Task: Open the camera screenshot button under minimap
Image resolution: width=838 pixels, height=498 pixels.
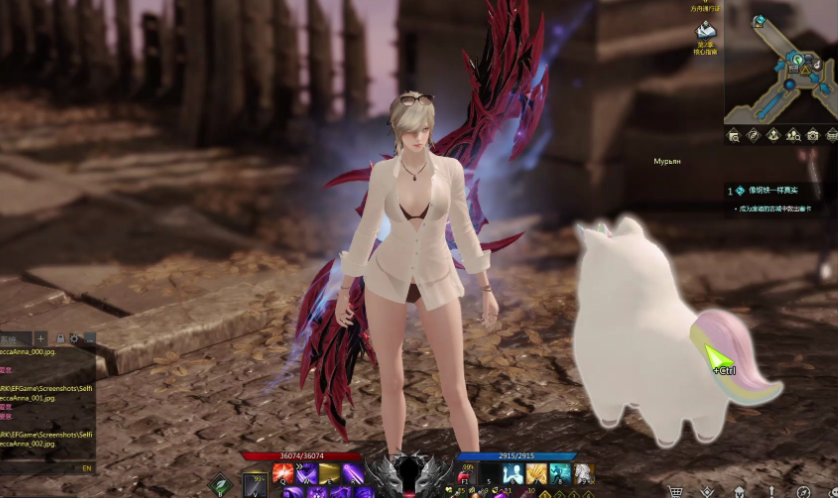Action: point(813,135)
